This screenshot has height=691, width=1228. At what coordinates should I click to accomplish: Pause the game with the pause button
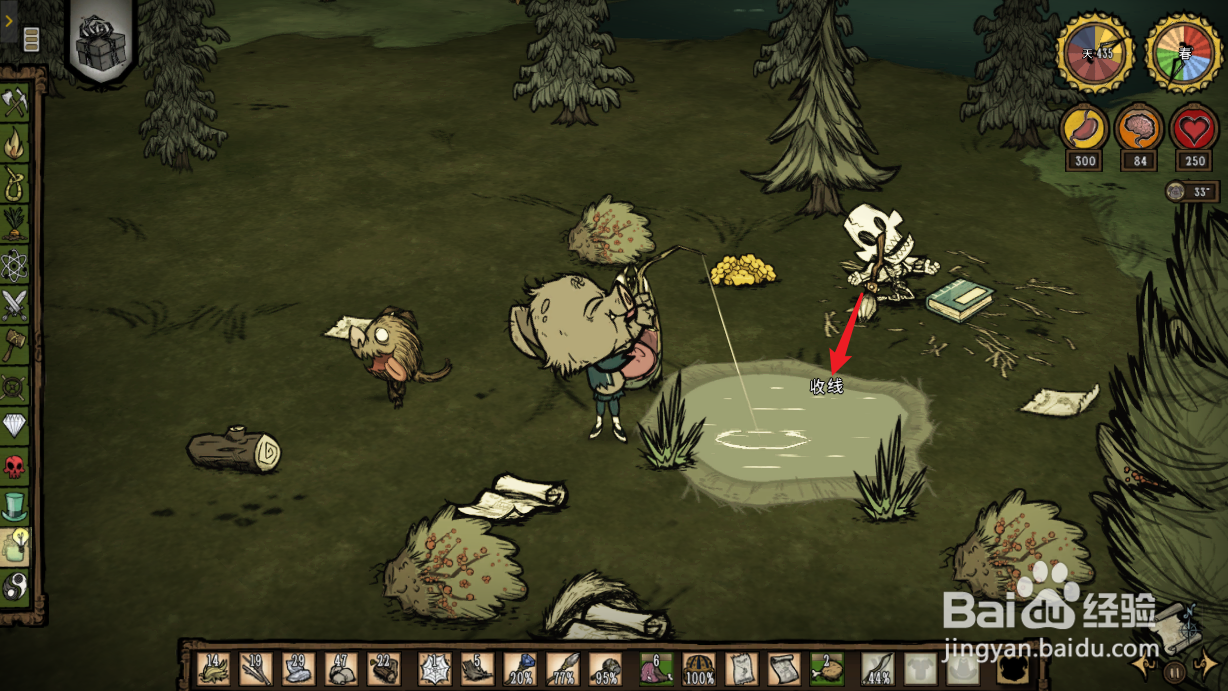[x=1176, y=671]
